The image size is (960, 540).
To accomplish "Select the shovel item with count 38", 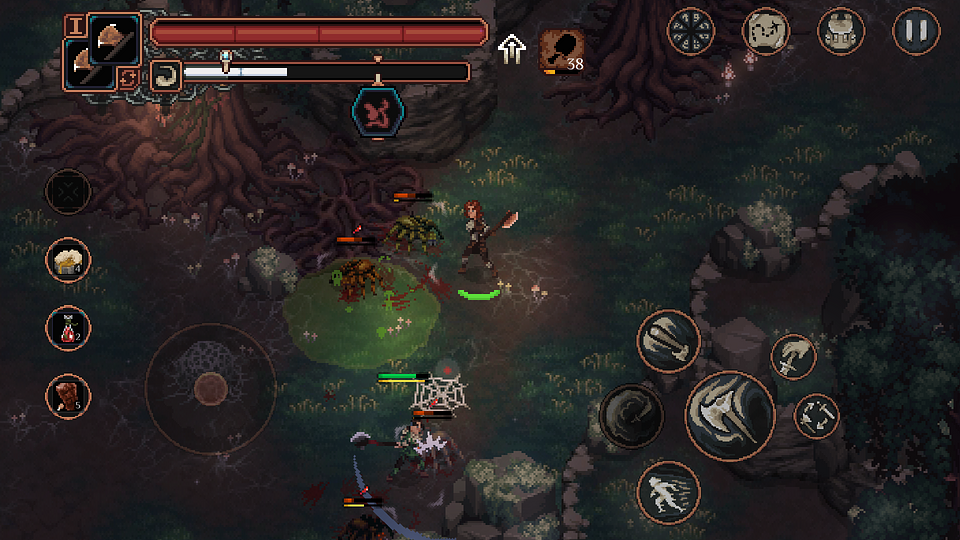I will pyautogui.click(x=561, y=49).
